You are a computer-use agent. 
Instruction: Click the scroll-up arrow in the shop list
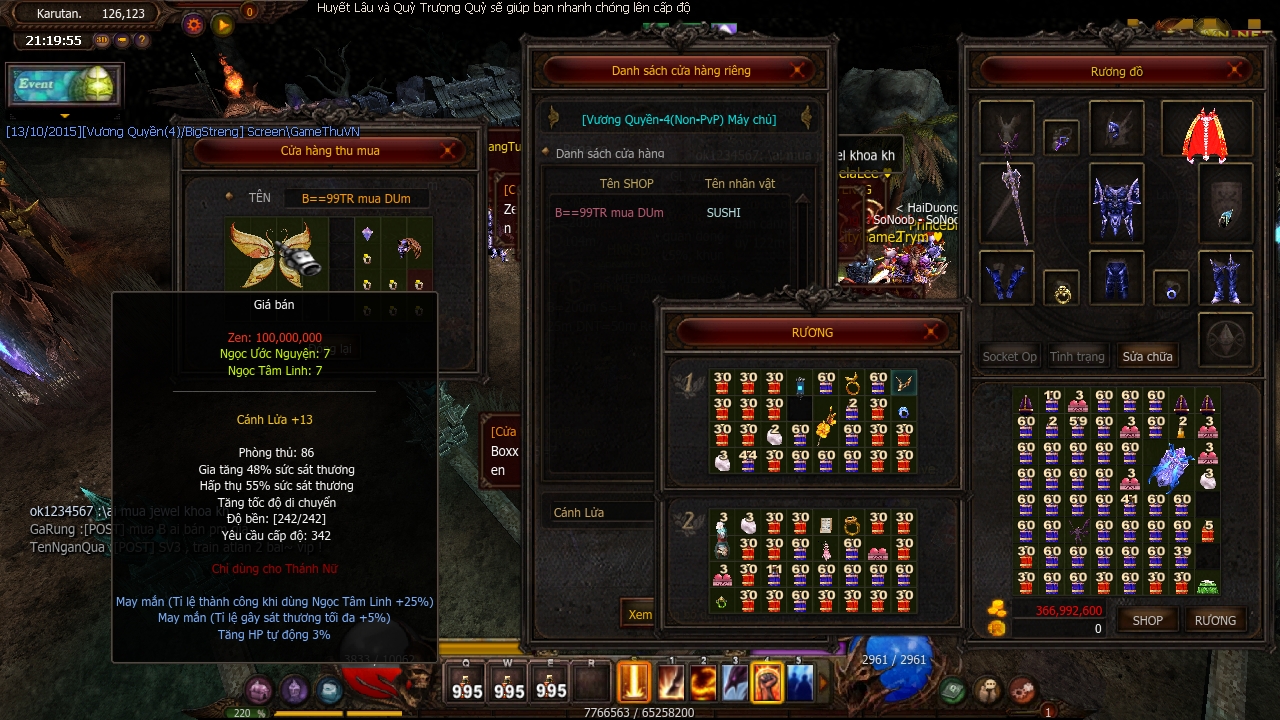tap(804, 197)
